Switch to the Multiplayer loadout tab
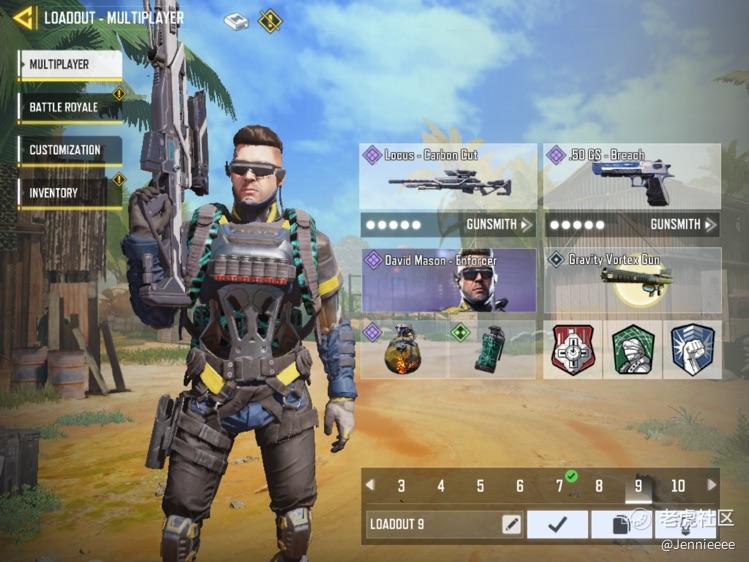The height and width of the screenshot is (562, 749). pyautogui.click(x=70, y=65)
